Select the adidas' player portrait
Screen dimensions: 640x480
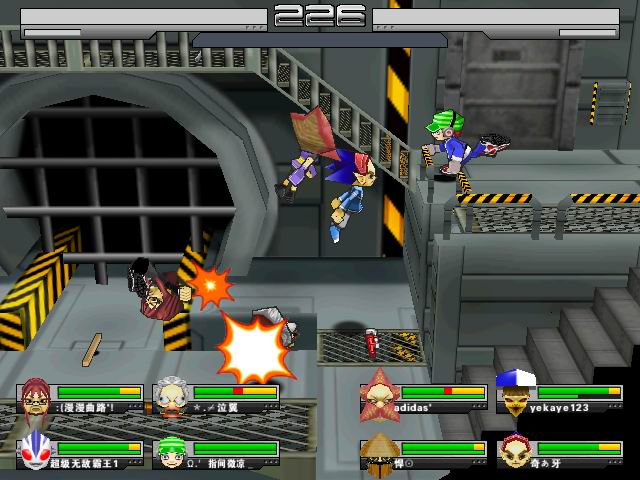379,394
